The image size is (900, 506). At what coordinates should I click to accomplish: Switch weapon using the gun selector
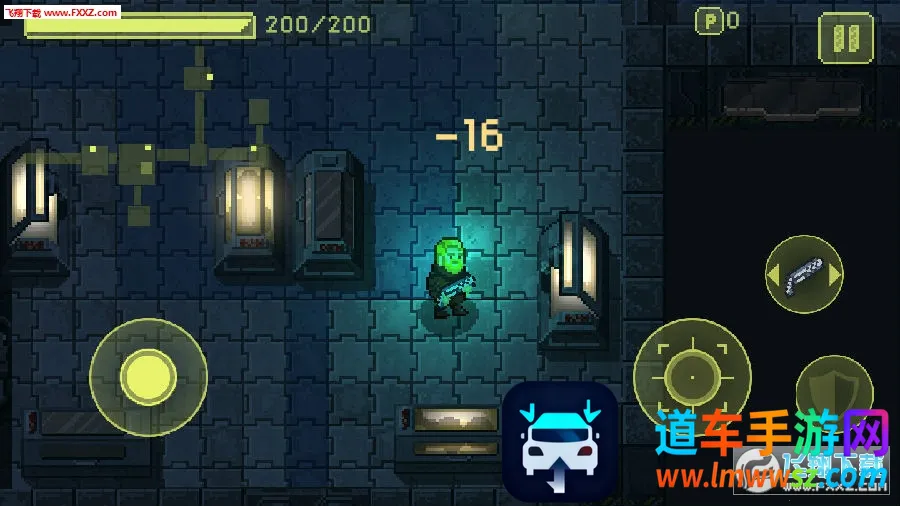(x=804, y=274)
